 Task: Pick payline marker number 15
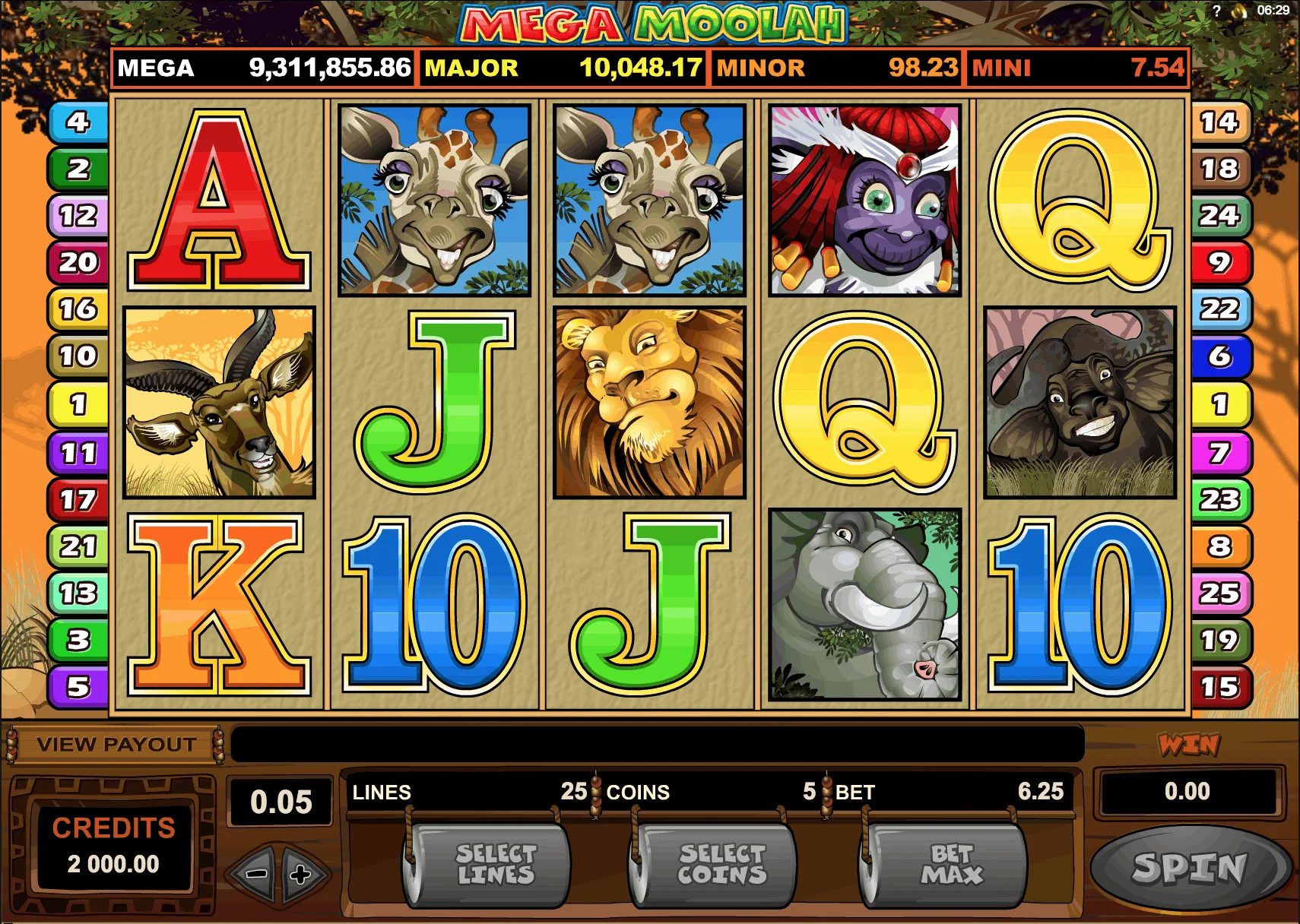pos(1219,687)
